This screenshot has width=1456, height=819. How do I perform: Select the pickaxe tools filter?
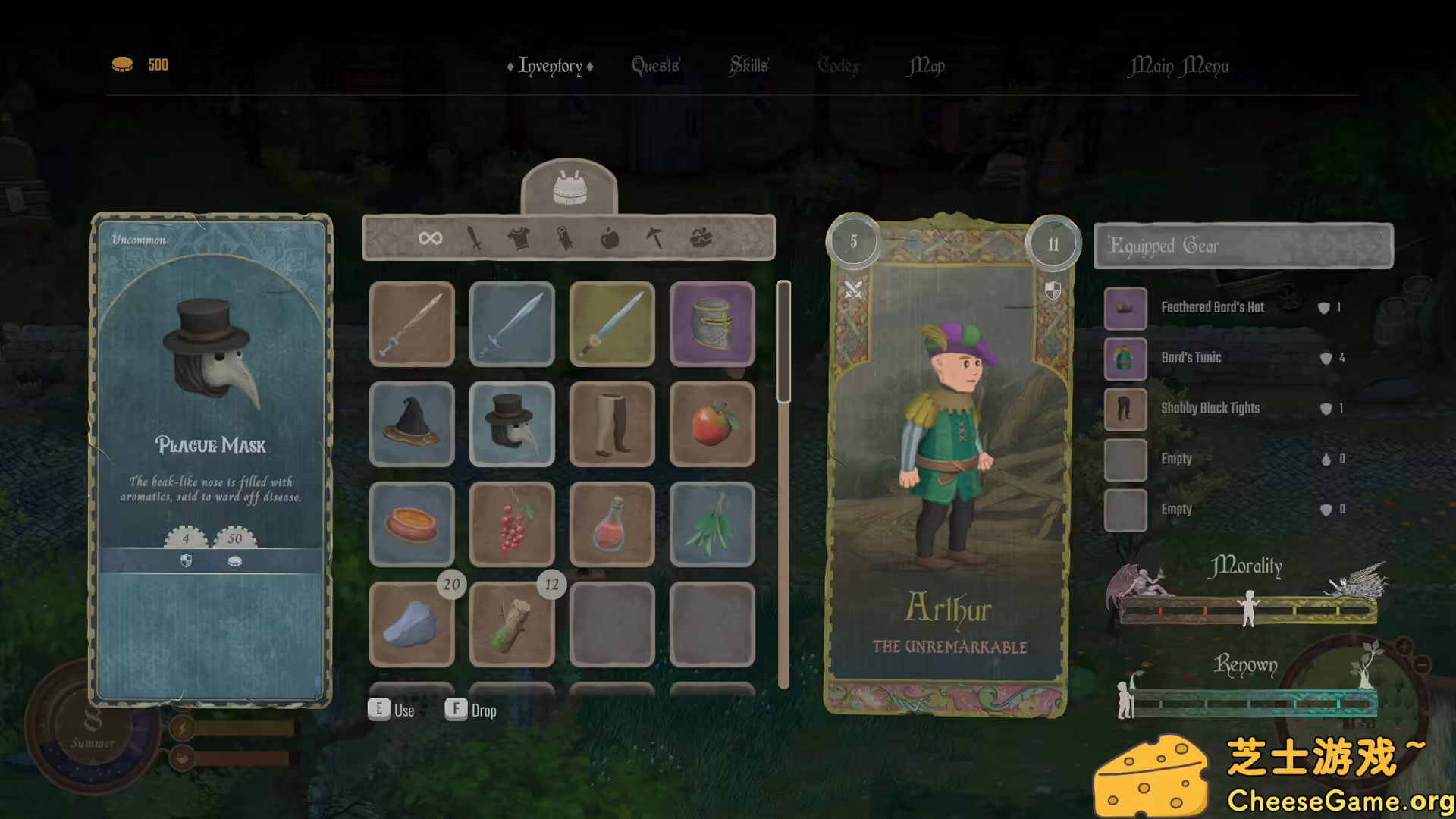coord(654,238)
